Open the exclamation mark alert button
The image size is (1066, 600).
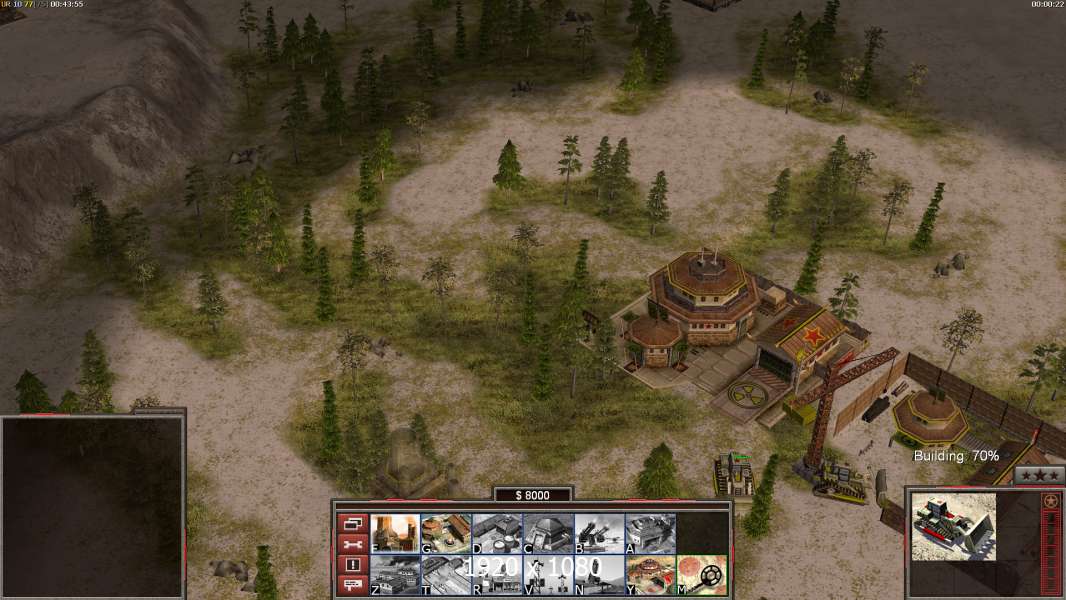pos(352,565)
